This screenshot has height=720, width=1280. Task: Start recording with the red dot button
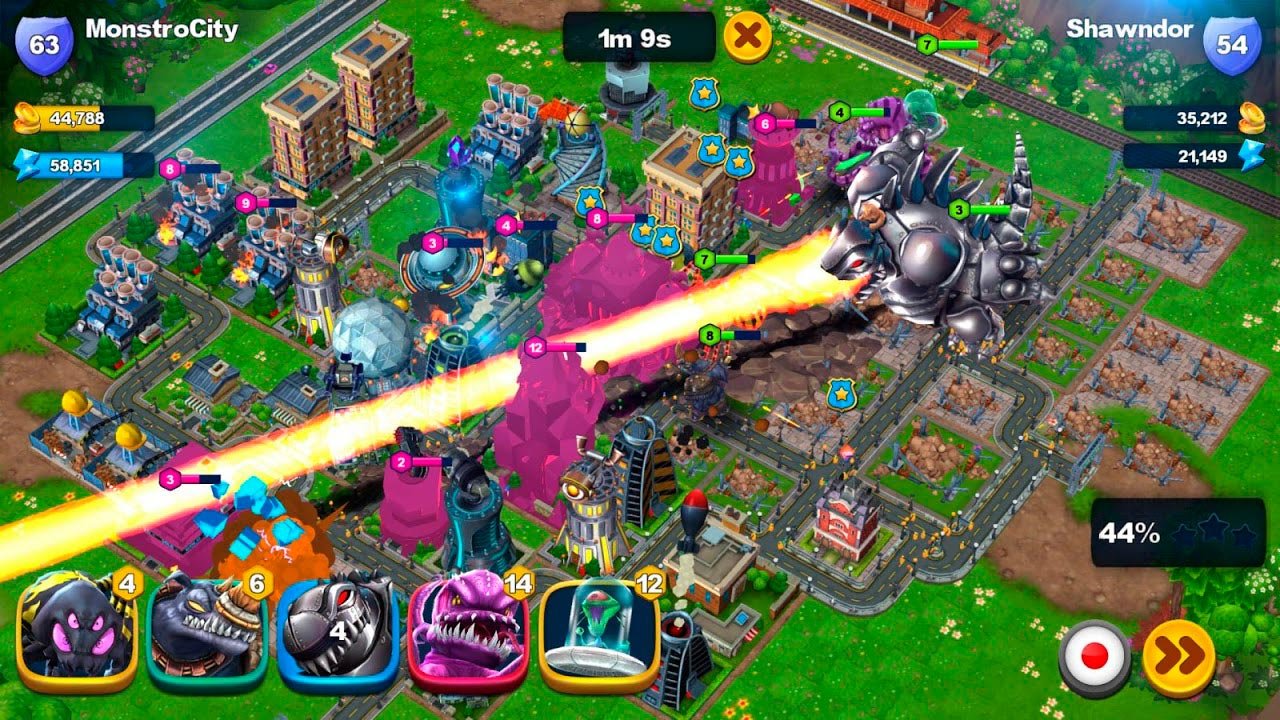1094,657
